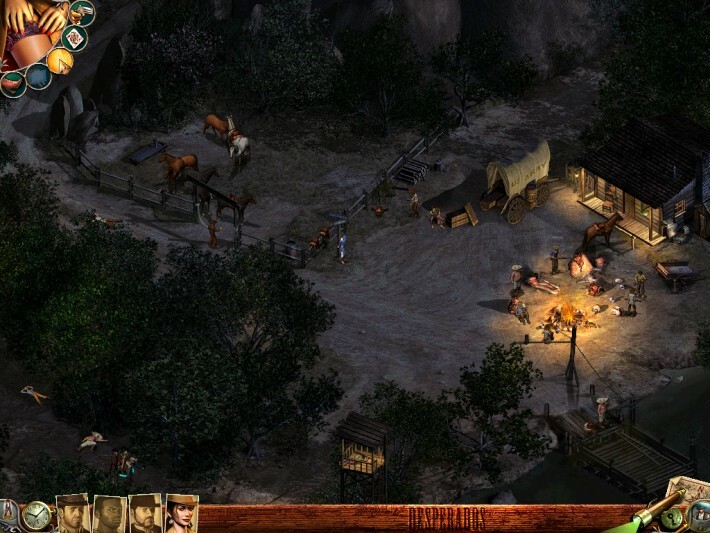The height and width of the screenshot is (533, 710).
Task: Select the bearded hero portrait
Action: (x=145, y=514)
